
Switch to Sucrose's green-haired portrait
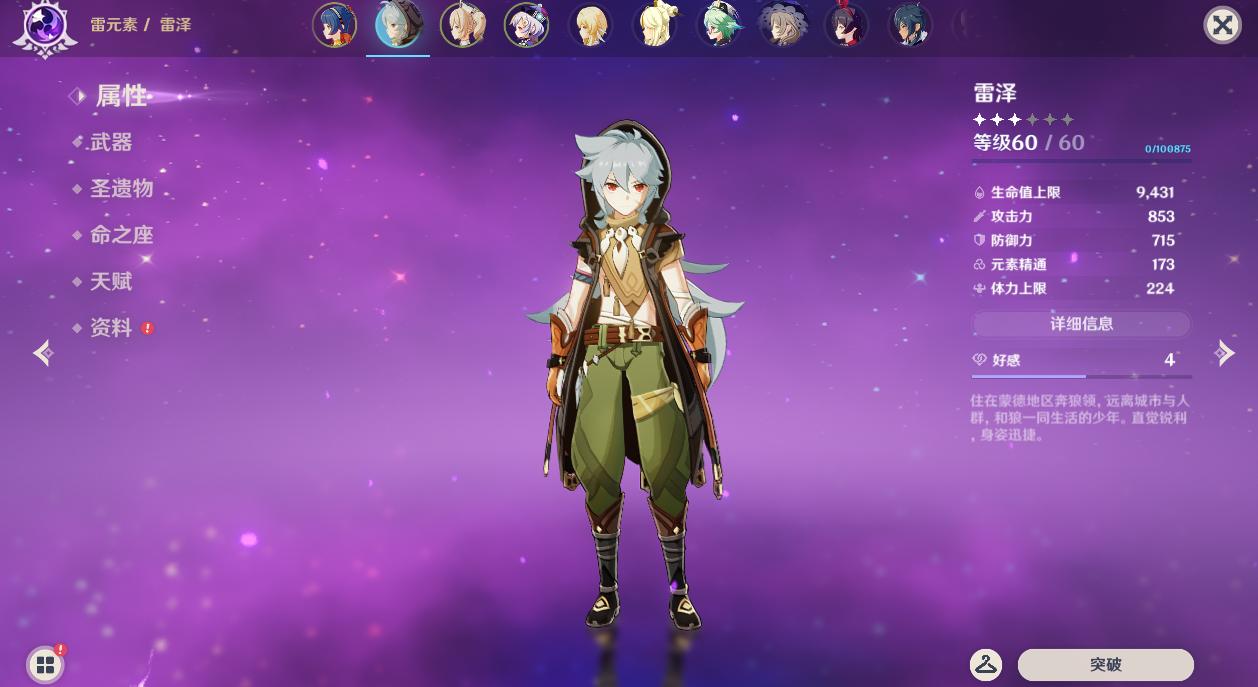pyautogui.click(x=718, y=25)
